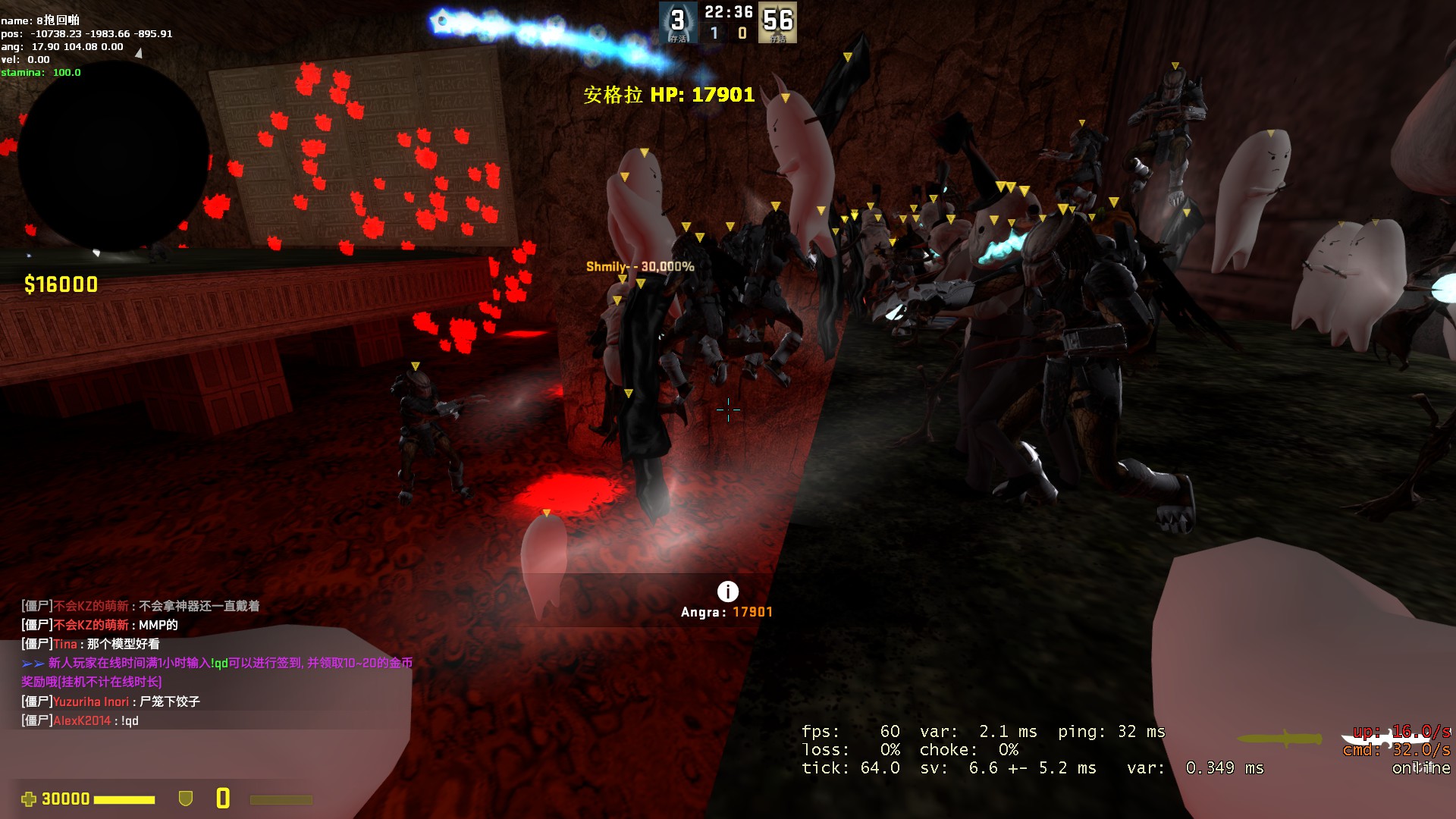Click the tan team score panel showing 56

tap(777, 22)
